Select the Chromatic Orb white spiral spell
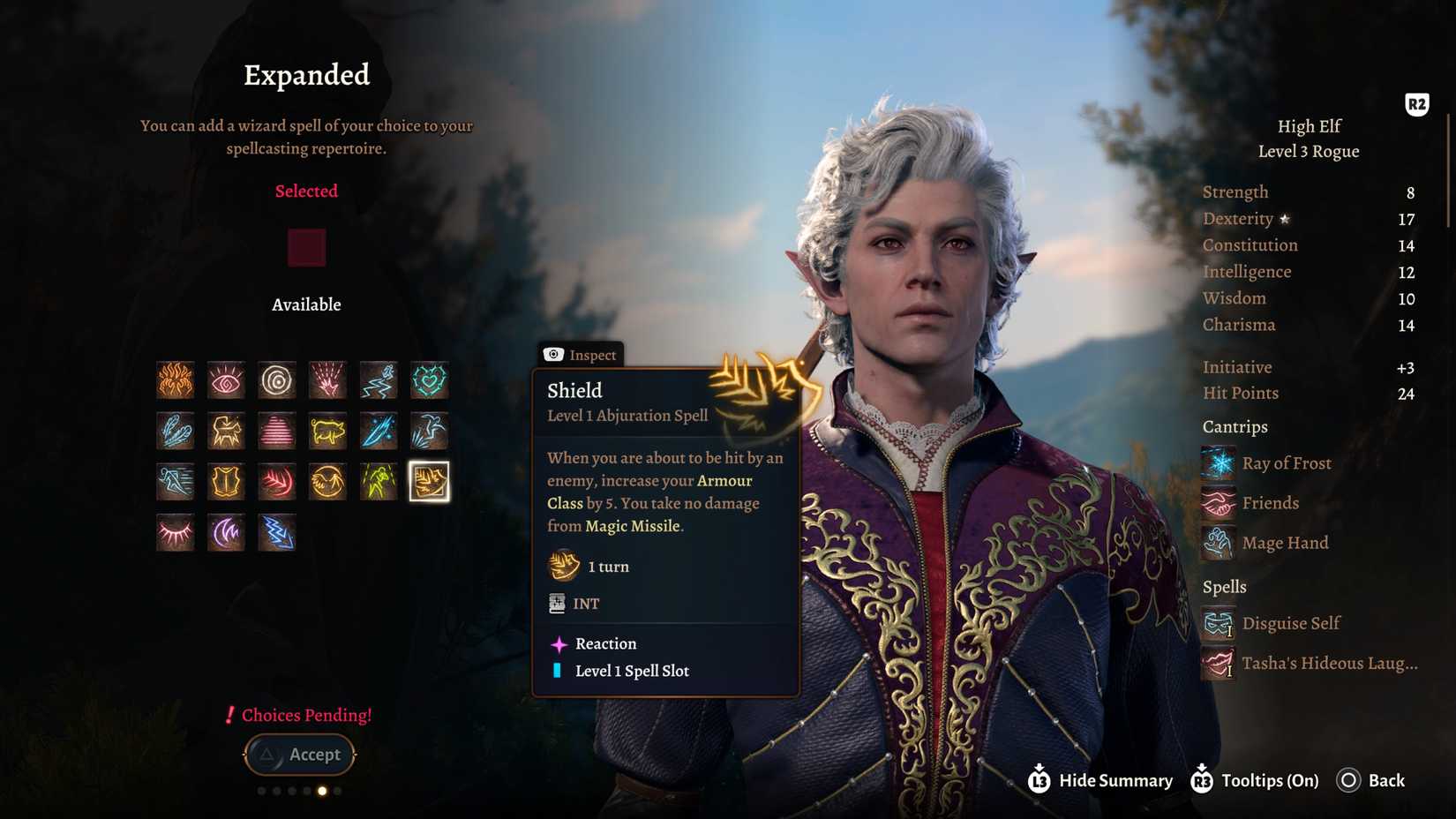1456x819 pixels. [277, 380]
